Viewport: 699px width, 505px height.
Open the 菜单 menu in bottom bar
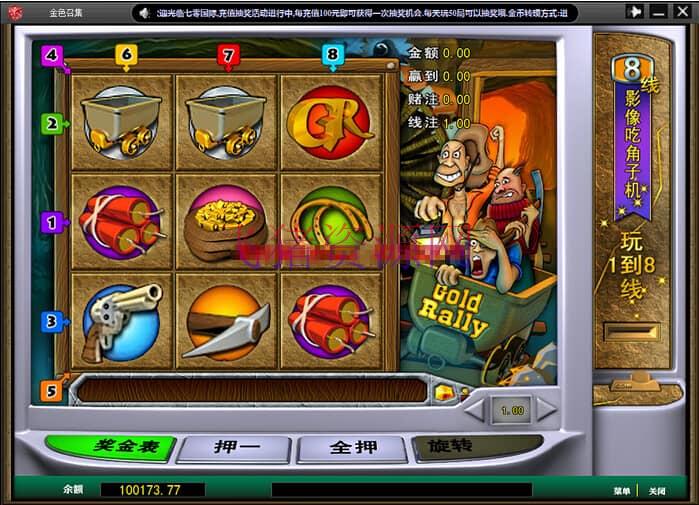tap(622, 491)
